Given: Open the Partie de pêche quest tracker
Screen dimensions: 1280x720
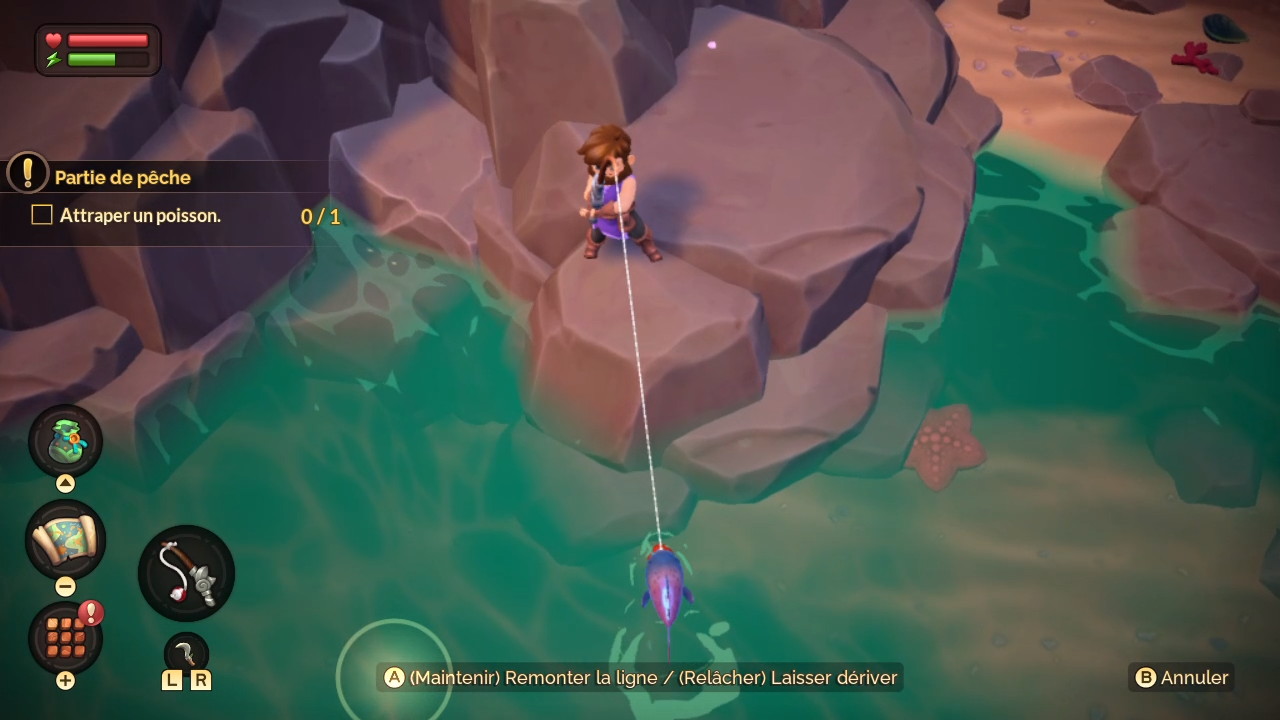Looking at the screenshot, I should (122, 177).
